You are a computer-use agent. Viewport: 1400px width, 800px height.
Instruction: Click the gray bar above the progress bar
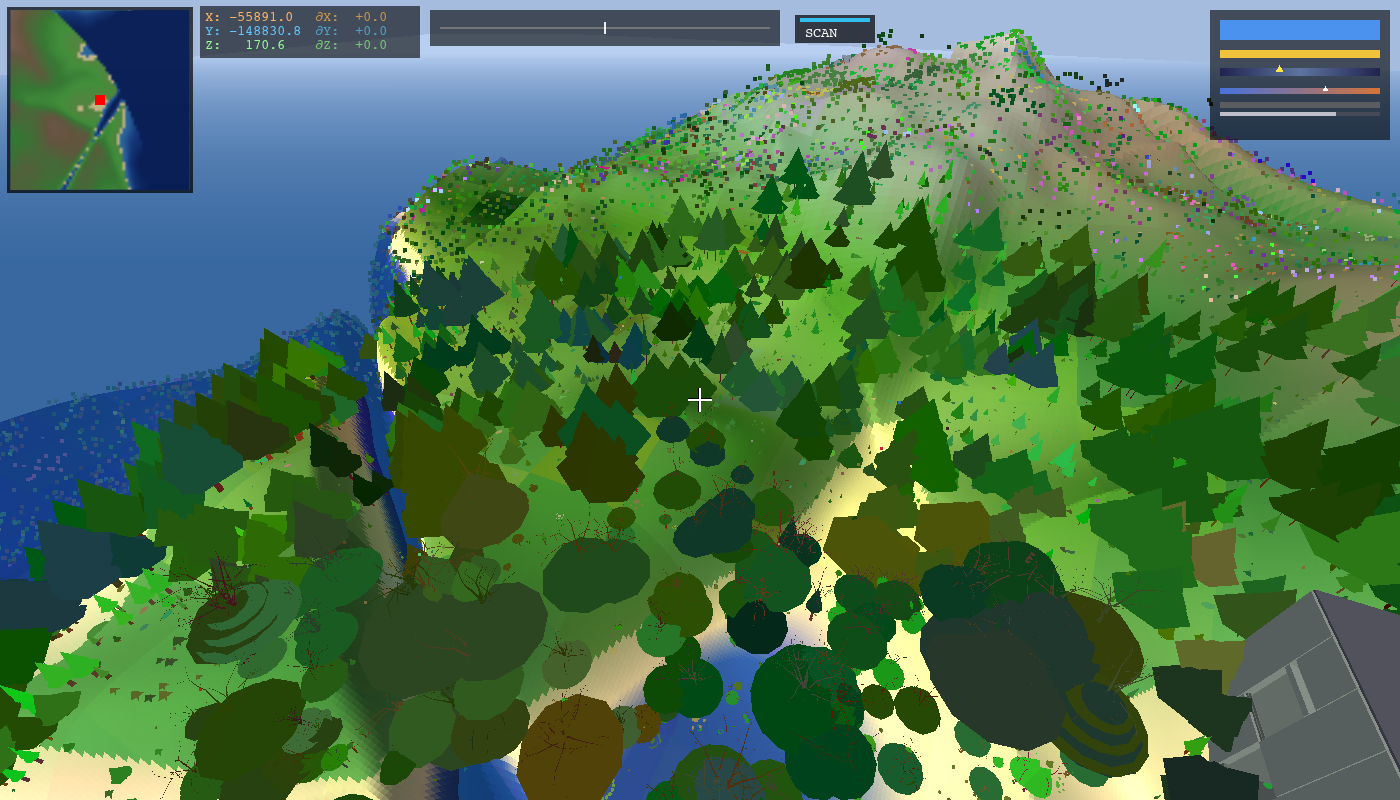point(1300,104)
